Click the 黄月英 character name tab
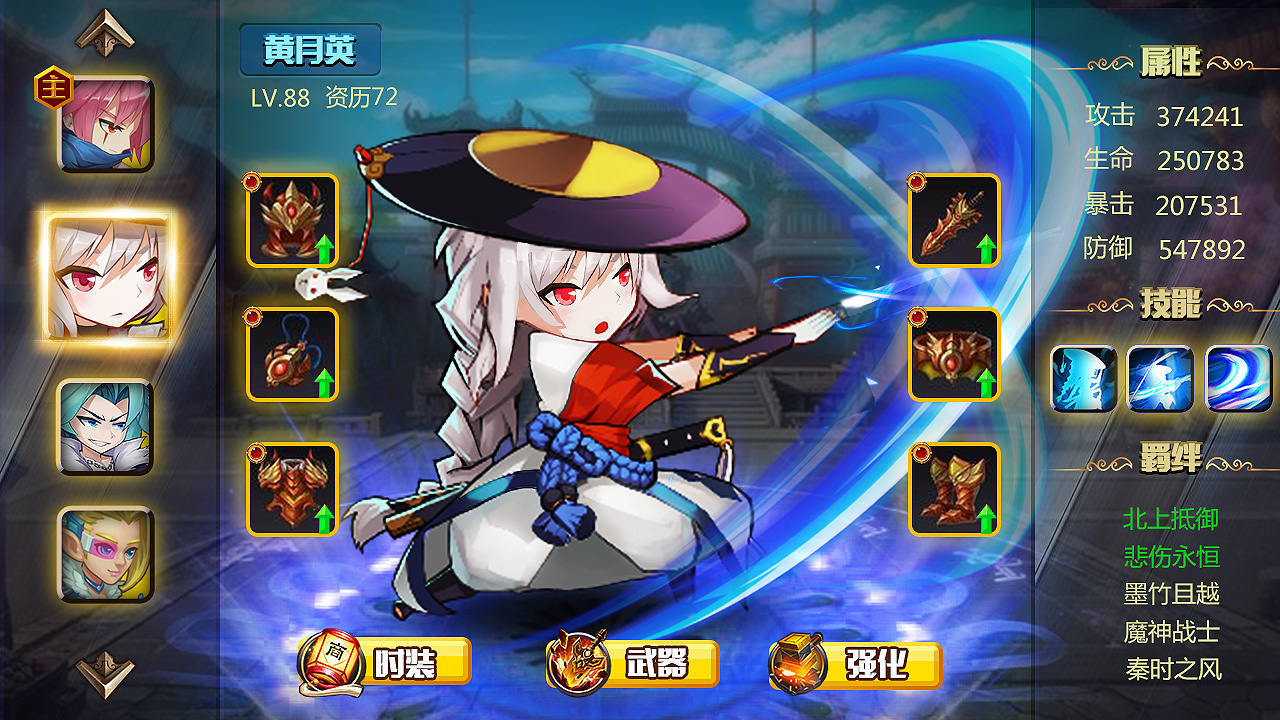Viewport: 1280px width, 720px height. (311, 52)
